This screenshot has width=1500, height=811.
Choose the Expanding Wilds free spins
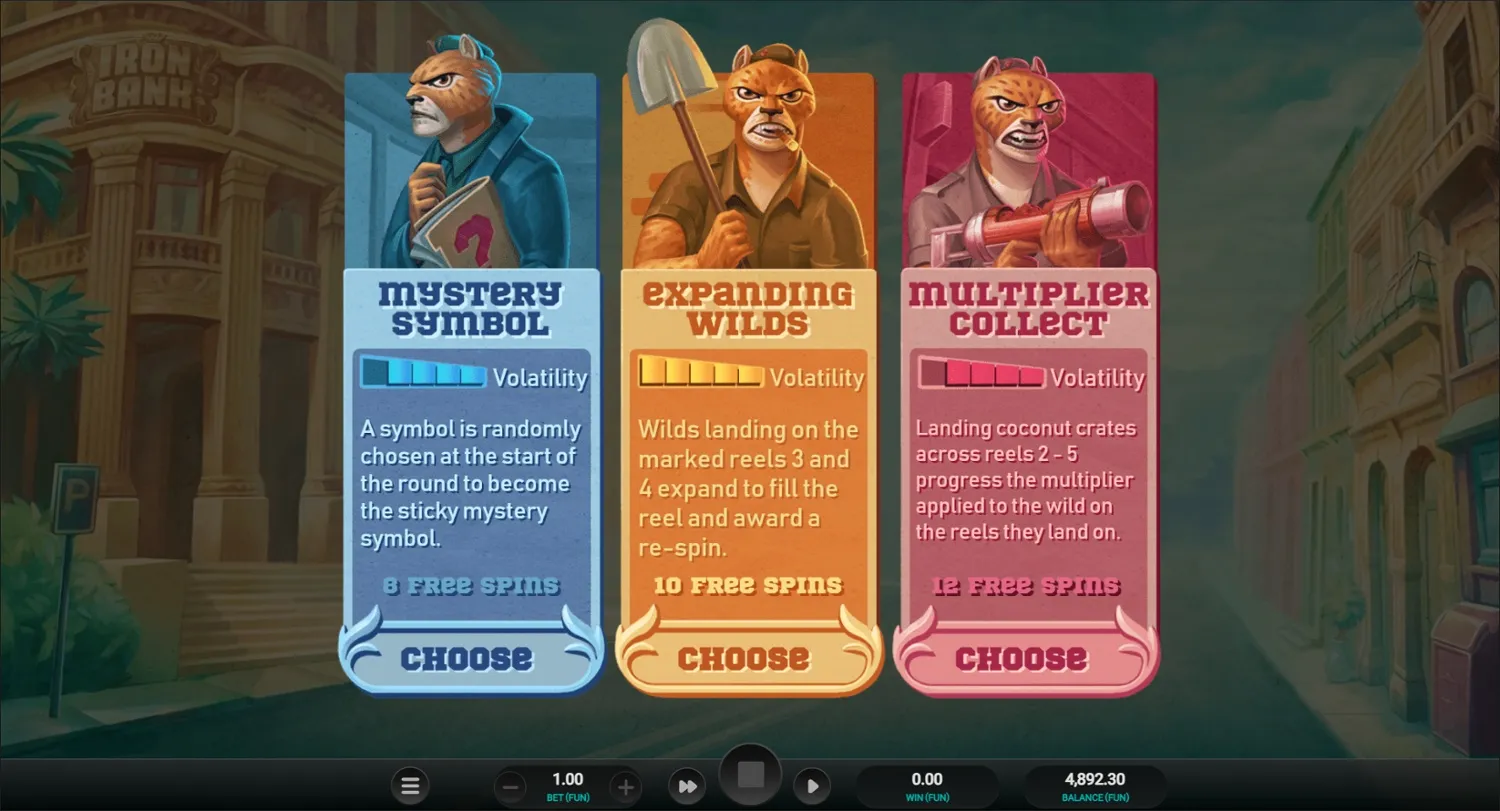point(743,658)
